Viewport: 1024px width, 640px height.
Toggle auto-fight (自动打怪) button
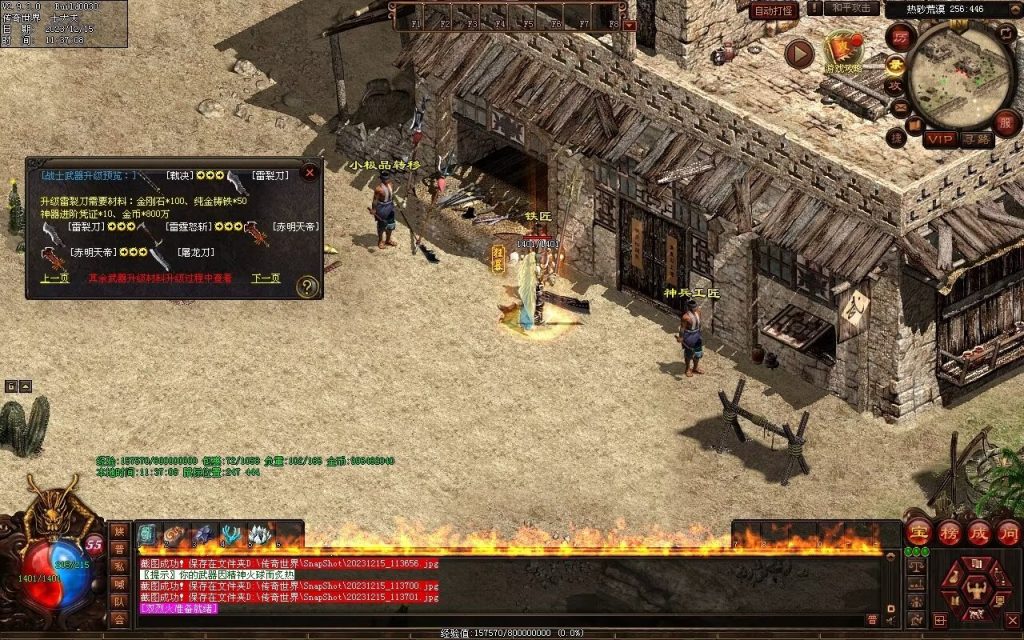[774, 11]
